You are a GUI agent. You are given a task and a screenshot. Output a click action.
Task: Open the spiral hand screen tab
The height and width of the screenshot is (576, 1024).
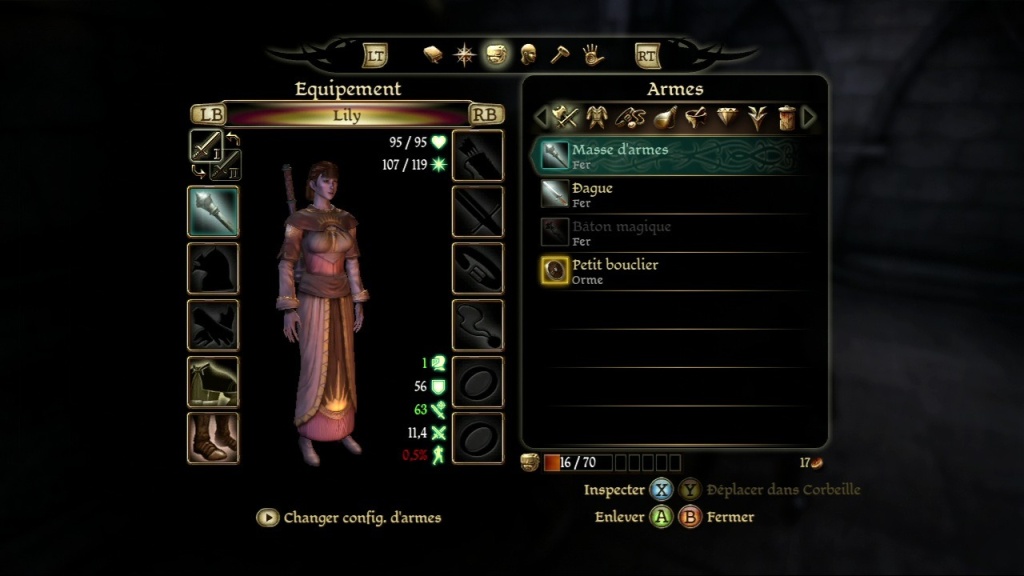(x=593, y=54)
